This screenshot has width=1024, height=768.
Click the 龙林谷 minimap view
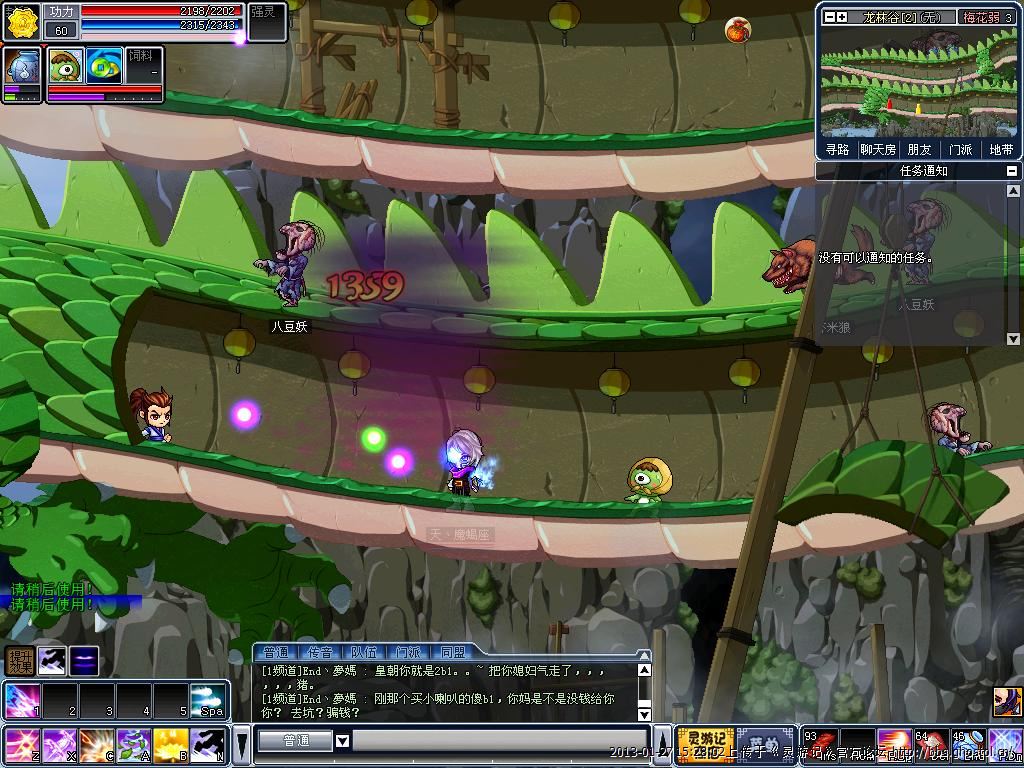(x=918, y=82)
